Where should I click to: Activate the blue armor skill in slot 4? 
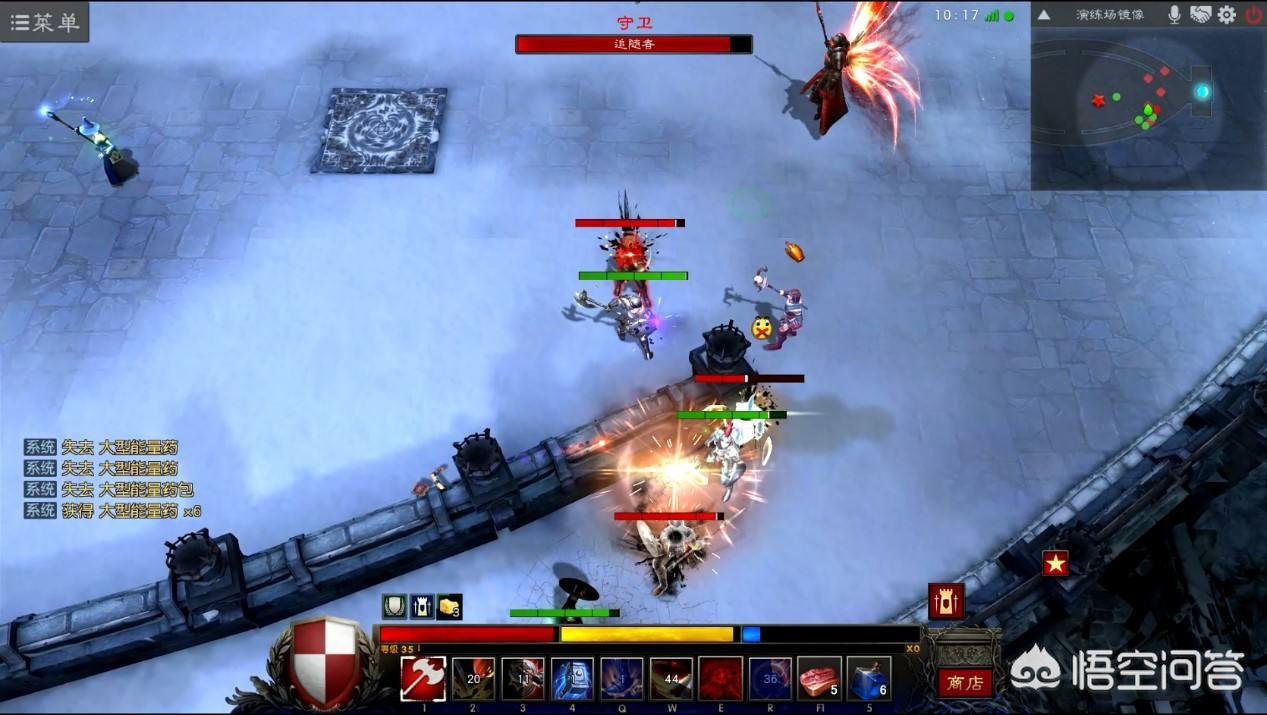click(x=572, y=678)
